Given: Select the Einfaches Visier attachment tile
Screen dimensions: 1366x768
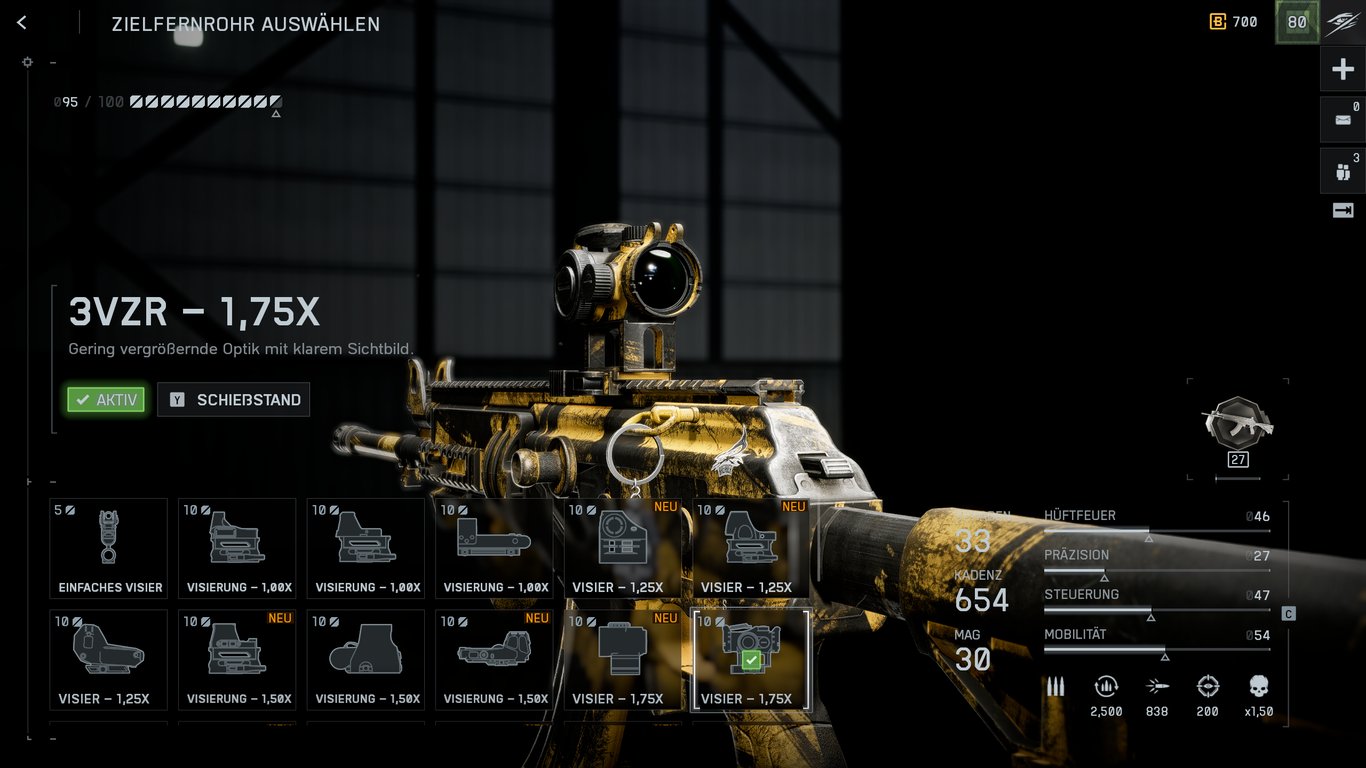Looking at the screenshot, I should point(109,548).
